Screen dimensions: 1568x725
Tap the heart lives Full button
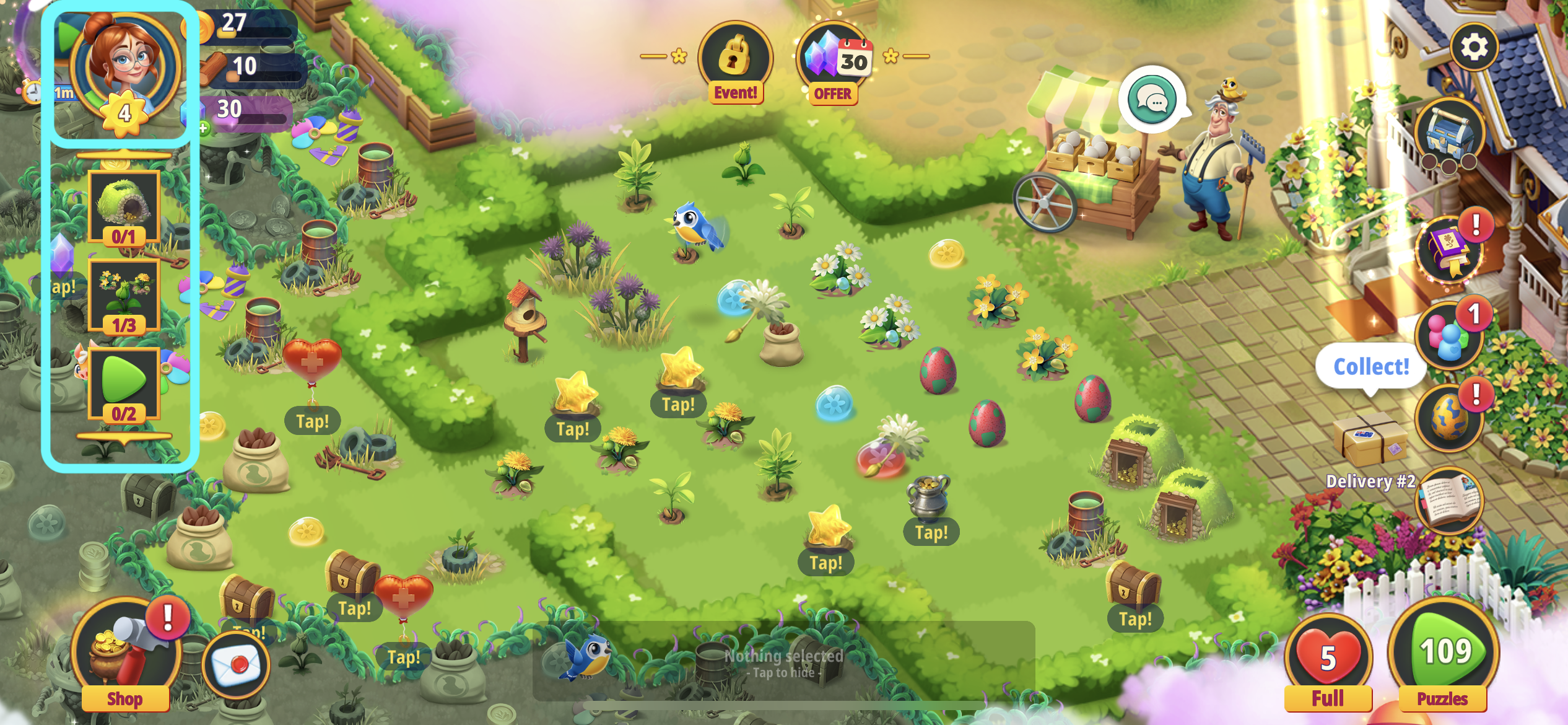[1328, 662]
